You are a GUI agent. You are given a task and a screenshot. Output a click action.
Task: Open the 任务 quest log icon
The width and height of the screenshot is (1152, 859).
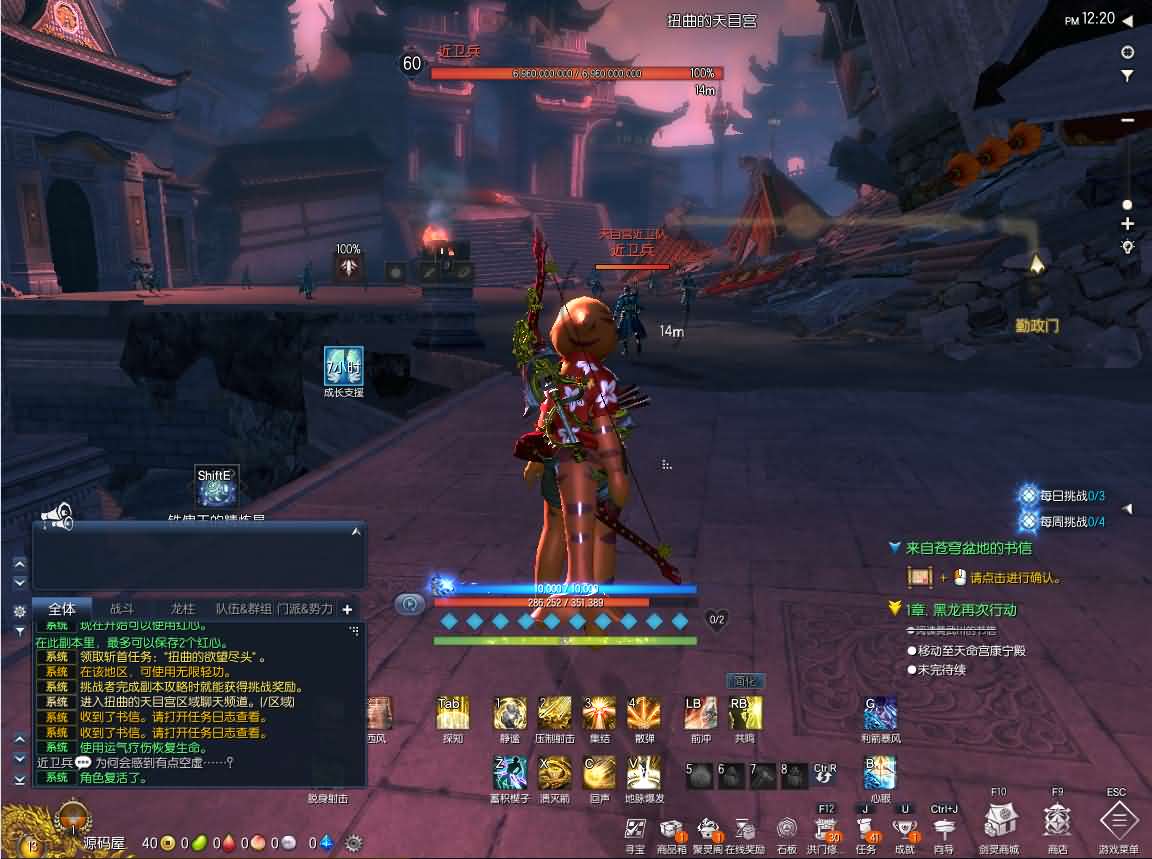865,829
